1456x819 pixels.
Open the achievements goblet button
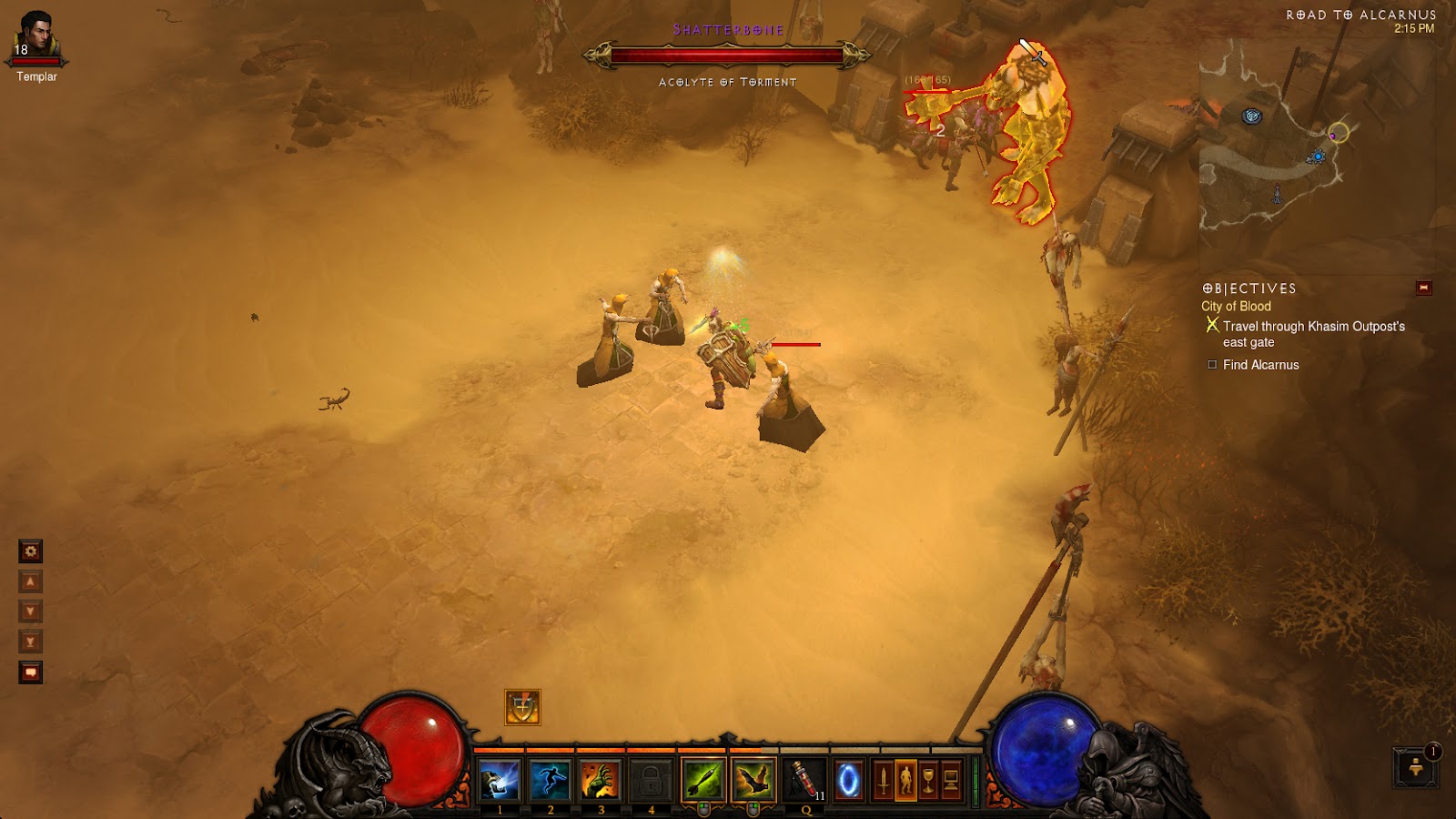[928, 781]
